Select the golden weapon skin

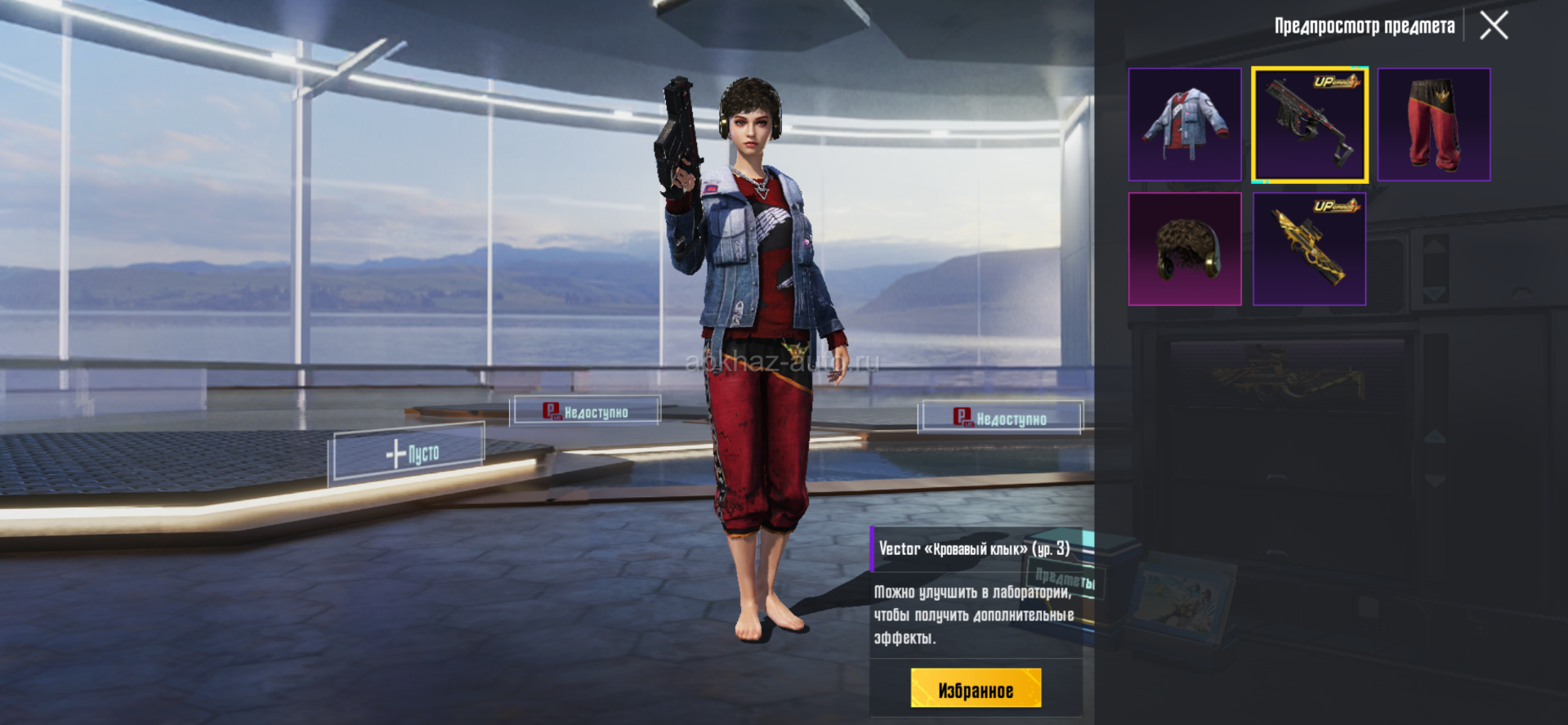pos(1309,249)
